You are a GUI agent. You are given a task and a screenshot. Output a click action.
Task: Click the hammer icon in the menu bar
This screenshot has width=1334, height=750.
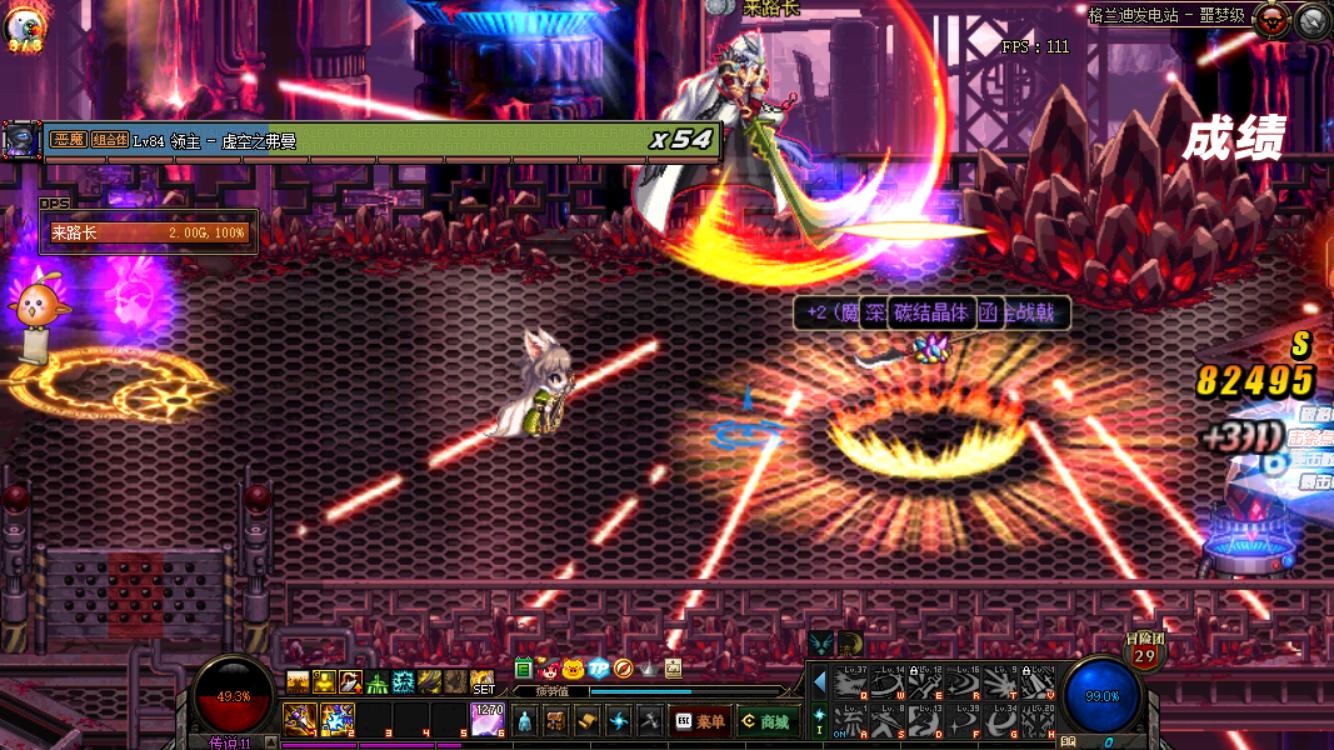(x=650, y=721)
